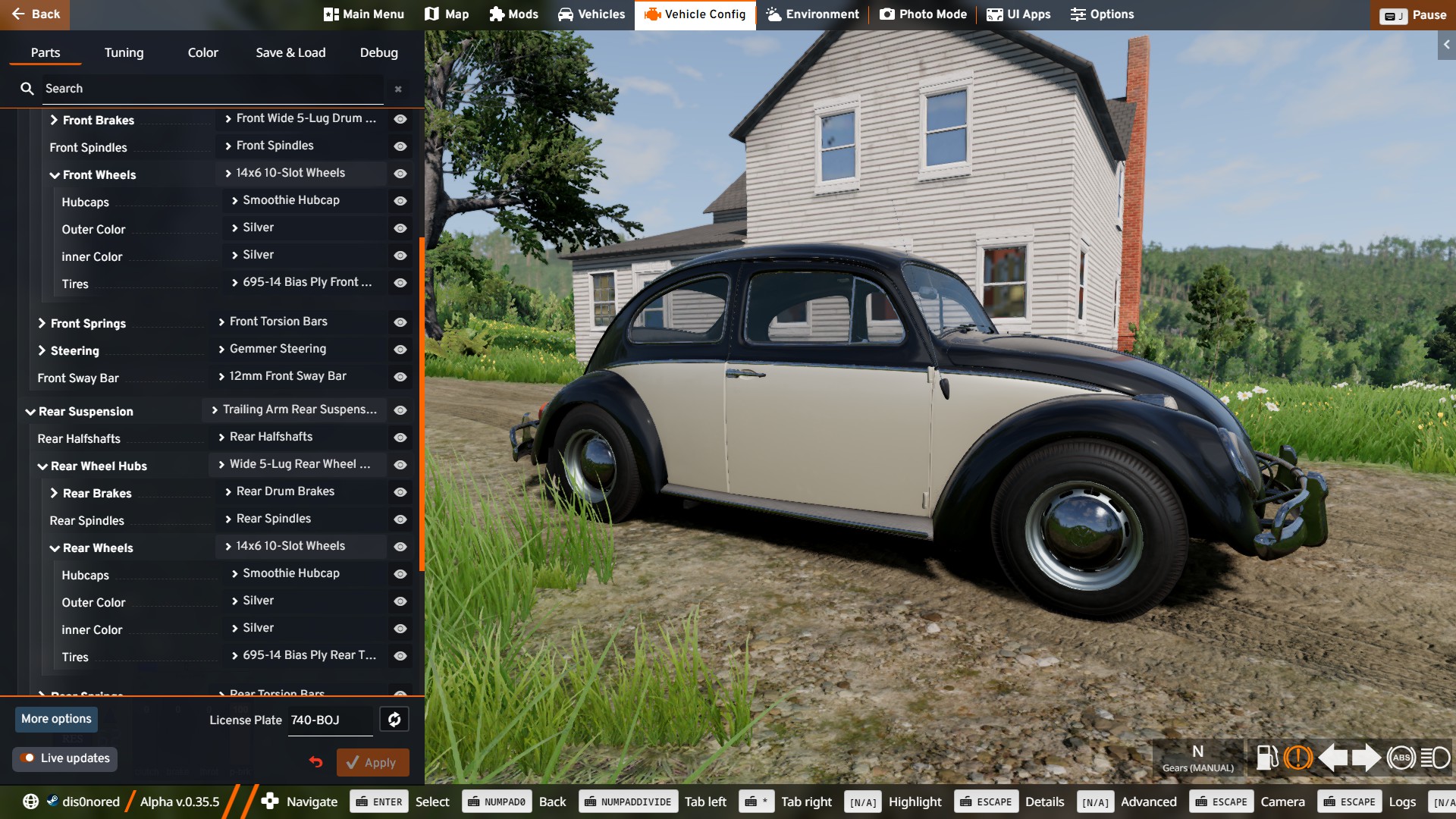Expand the Steering parts group

[x=42, y=350]
